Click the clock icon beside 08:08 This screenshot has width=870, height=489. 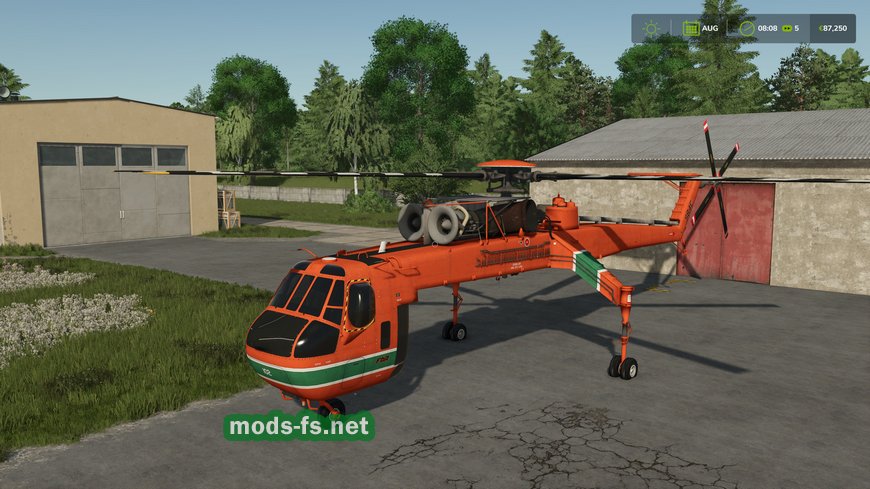pos(746,28)
